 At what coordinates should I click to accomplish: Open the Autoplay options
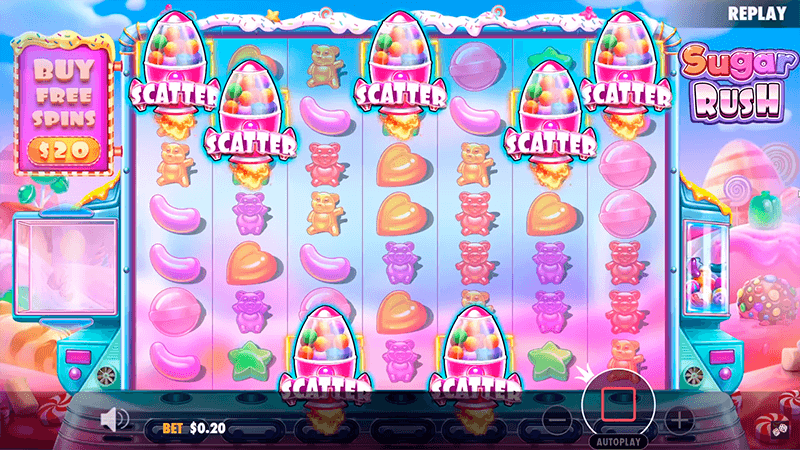coord(619,440)
